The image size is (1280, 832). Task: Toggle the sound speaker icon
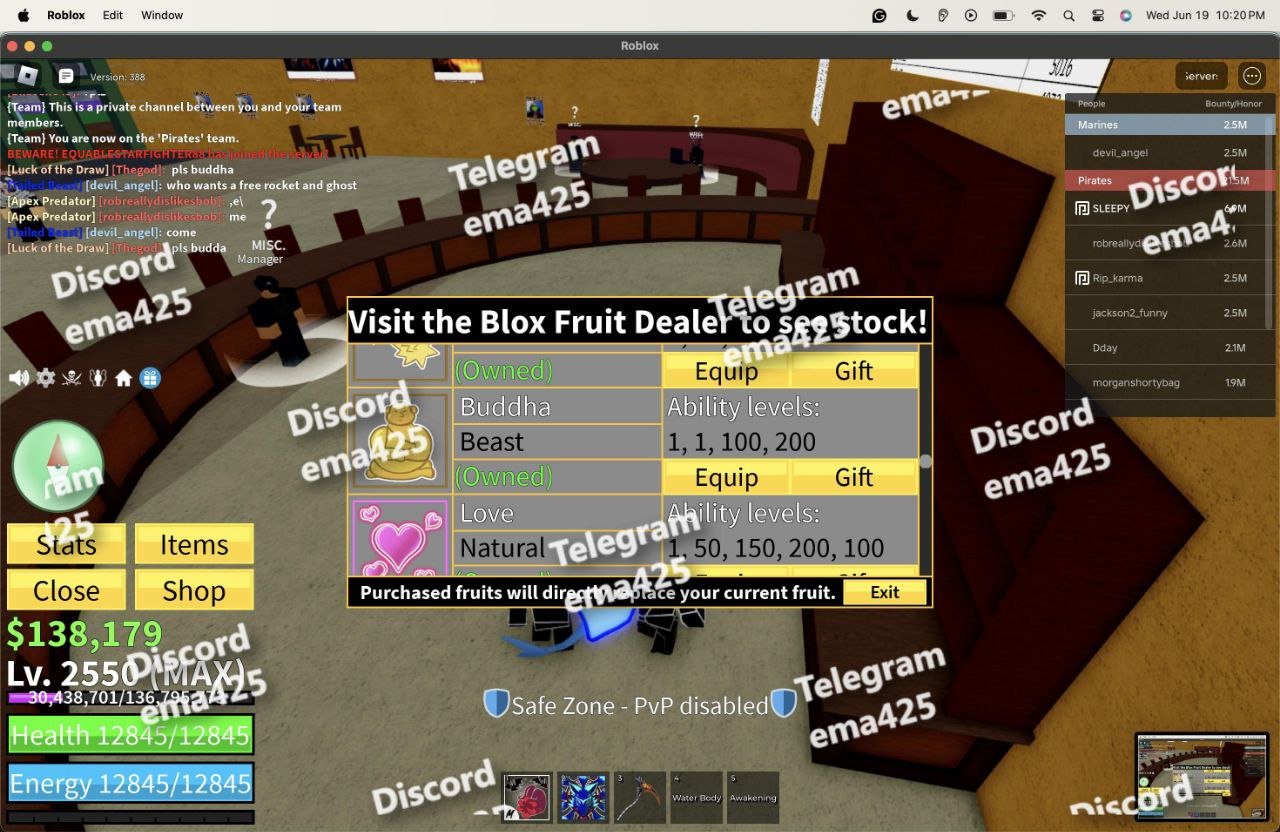pos(19,378)
